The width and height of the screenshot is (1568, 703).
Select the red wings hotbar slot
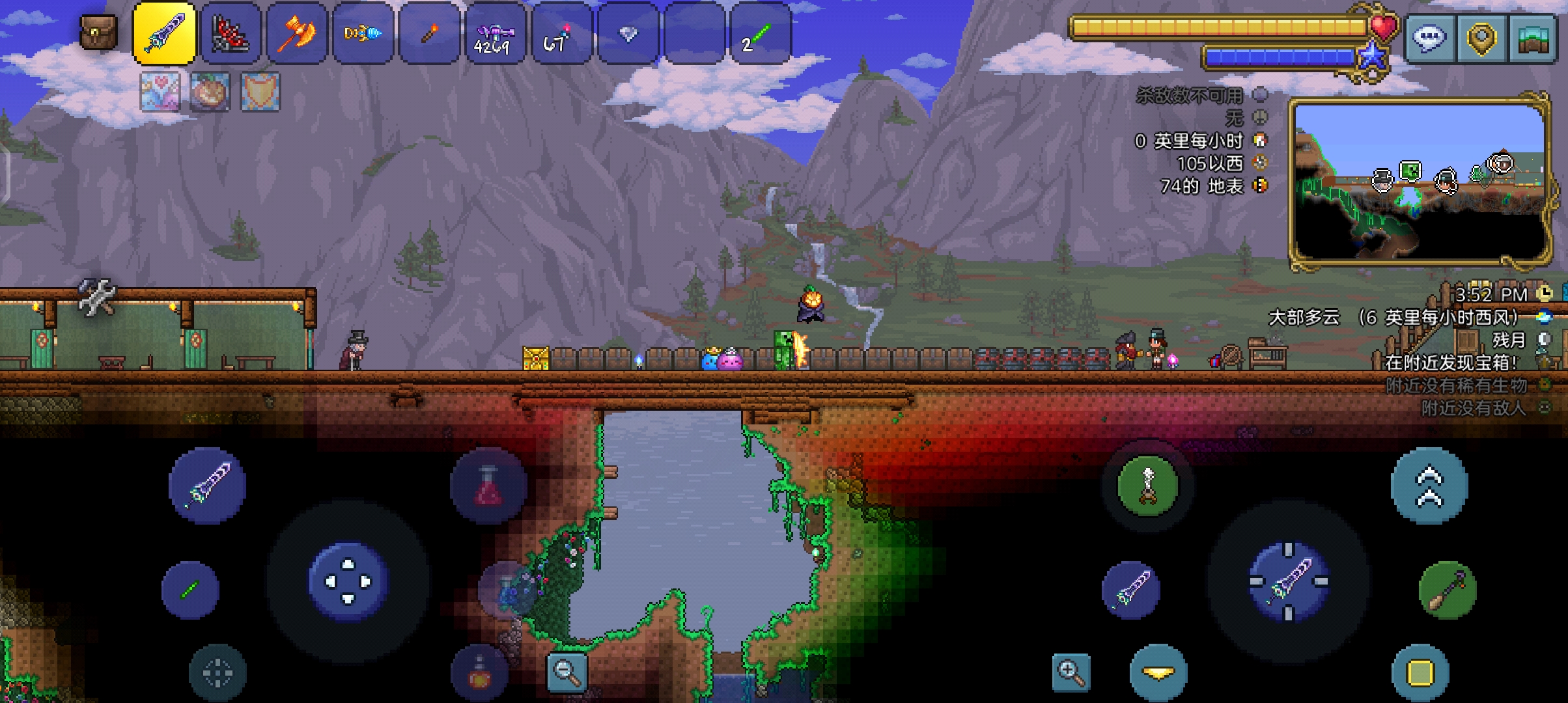click(231, 33)
